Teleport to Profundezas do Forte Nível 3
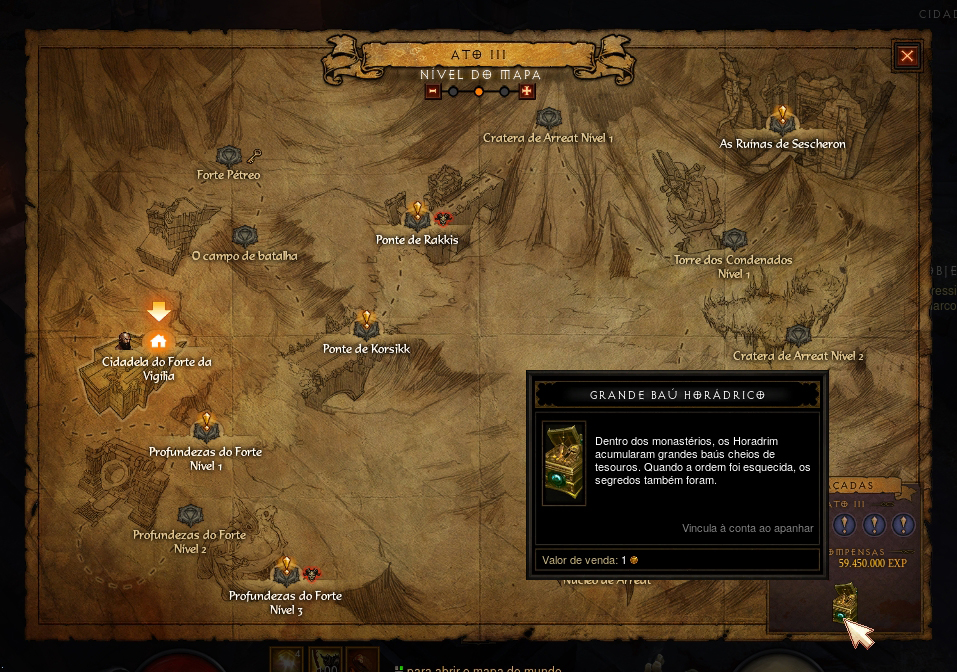957x672 pixels. [286, 574]
